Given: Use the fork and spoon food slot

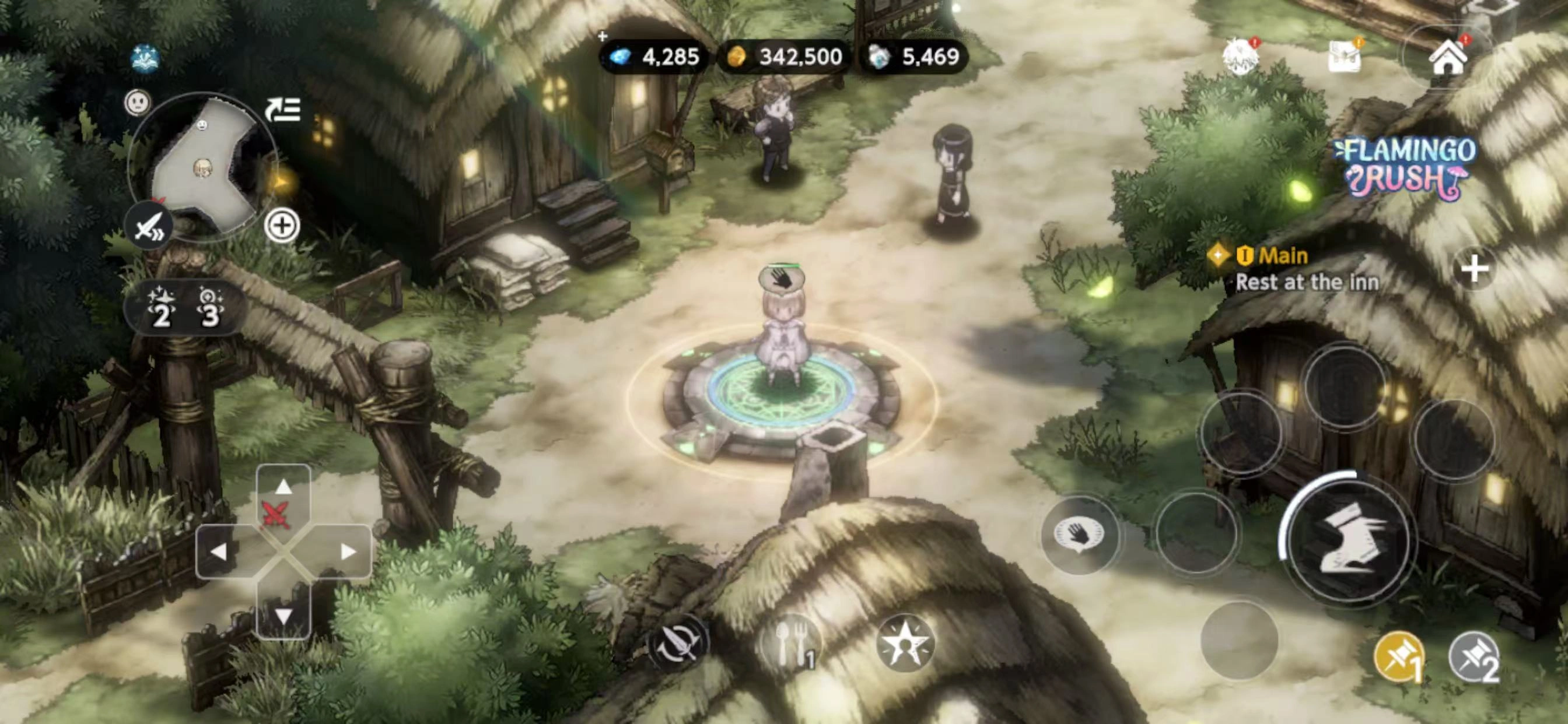Looking at the screenshot, I should tap(792, 644).
